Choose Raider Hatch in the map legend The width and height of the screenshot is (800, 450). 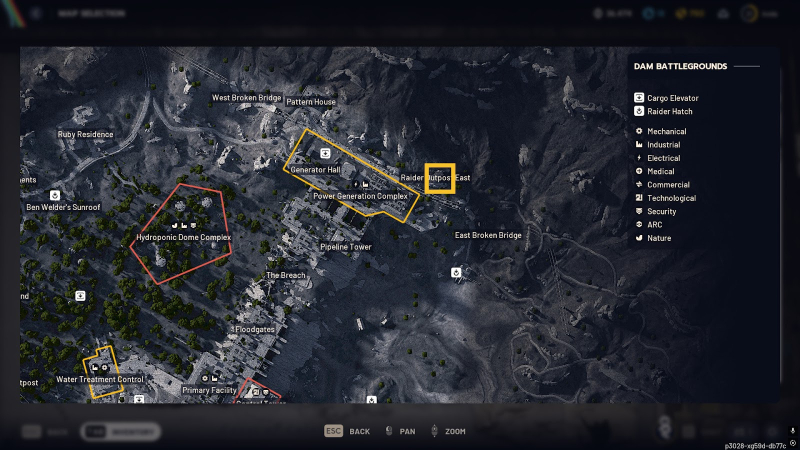(x=668, y=111)
